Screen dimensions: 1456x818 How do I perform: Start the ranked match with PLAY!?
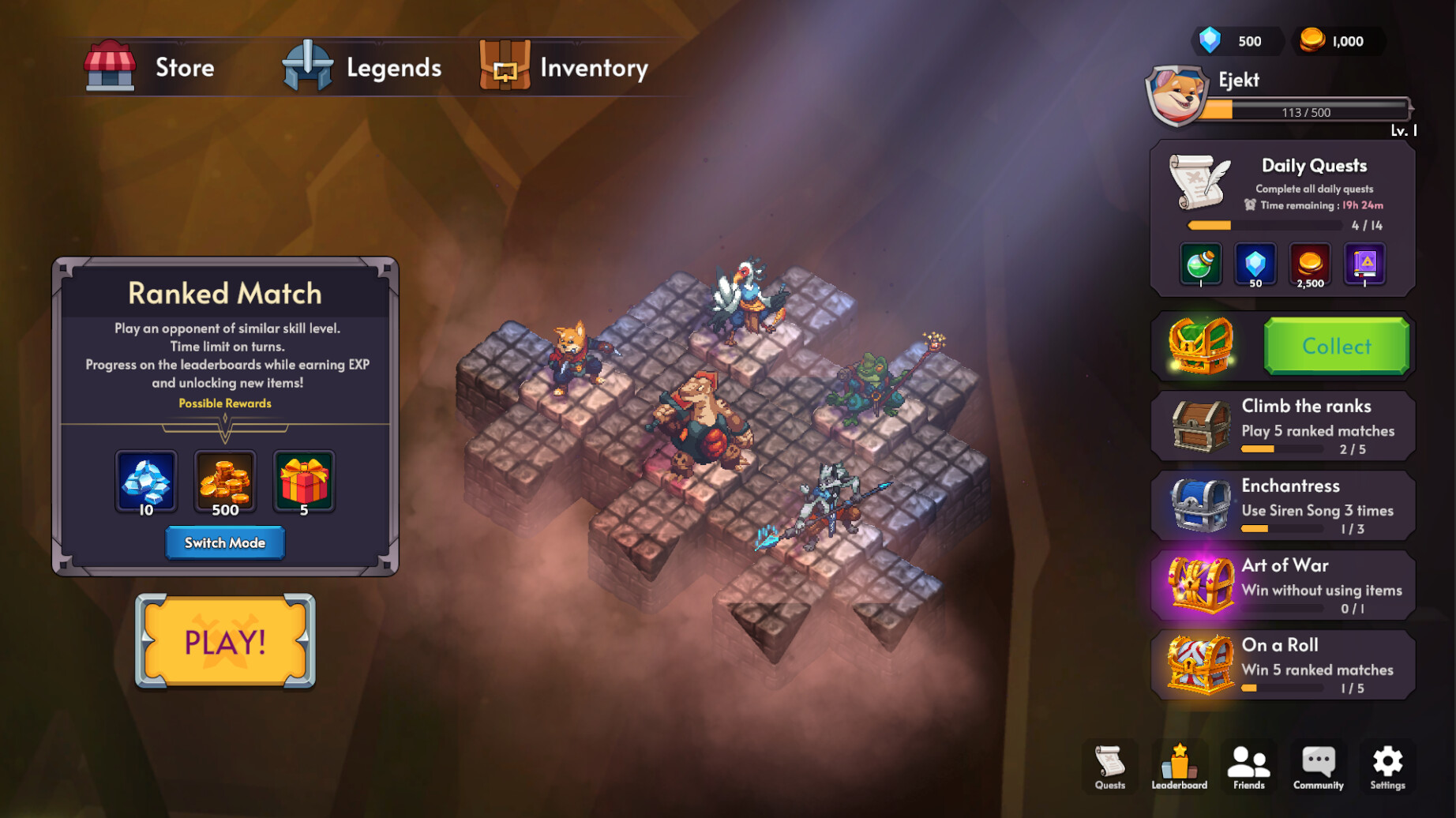[225, 641]
